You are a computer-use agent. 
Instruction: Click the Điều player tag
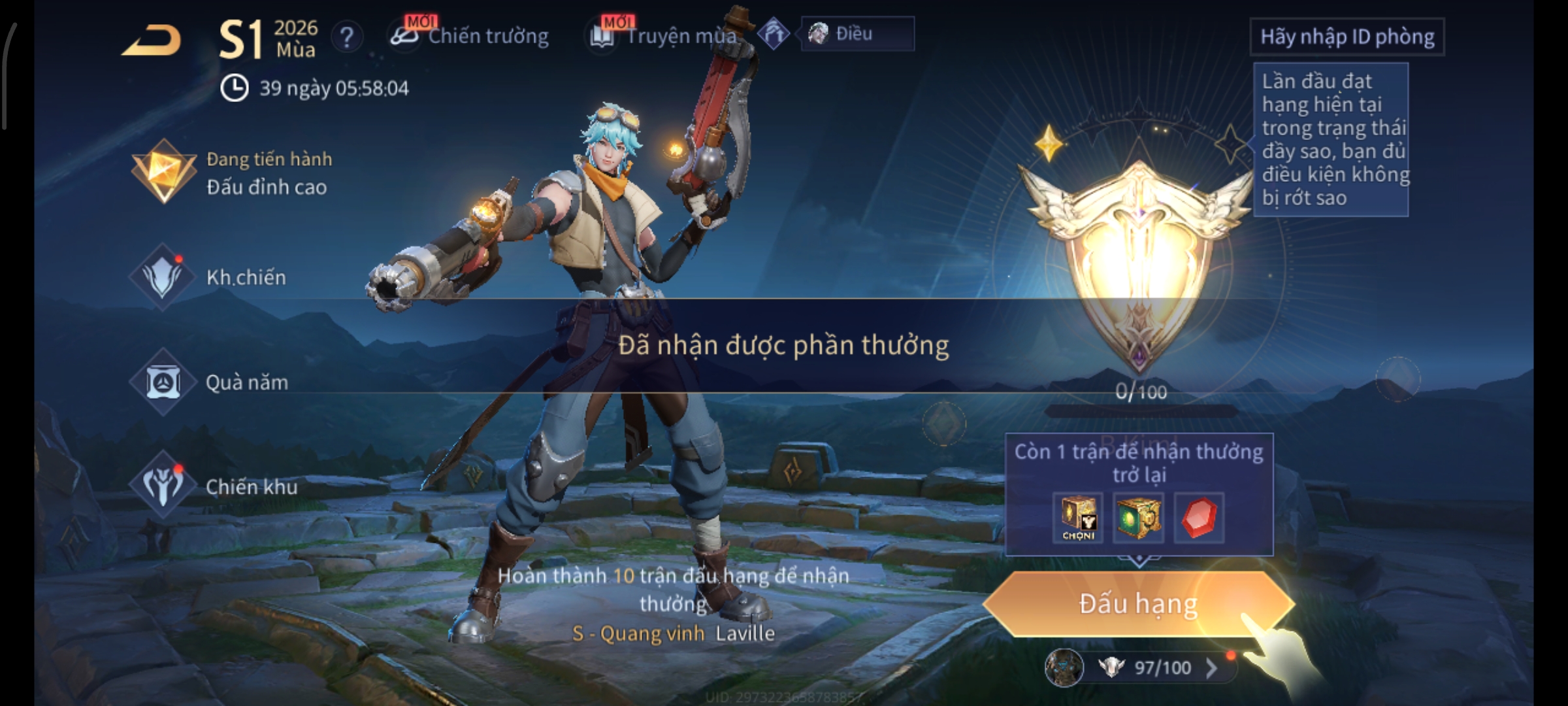pyautogui.click(x=856, y=34)
